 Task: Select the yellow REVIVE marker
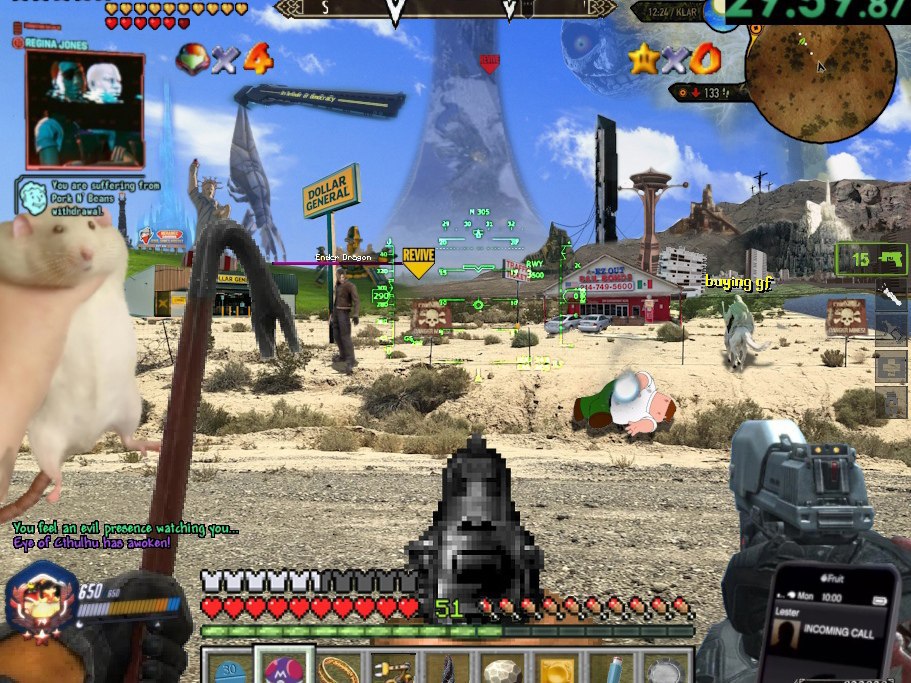pyautogui.click(x=418, y=259)
